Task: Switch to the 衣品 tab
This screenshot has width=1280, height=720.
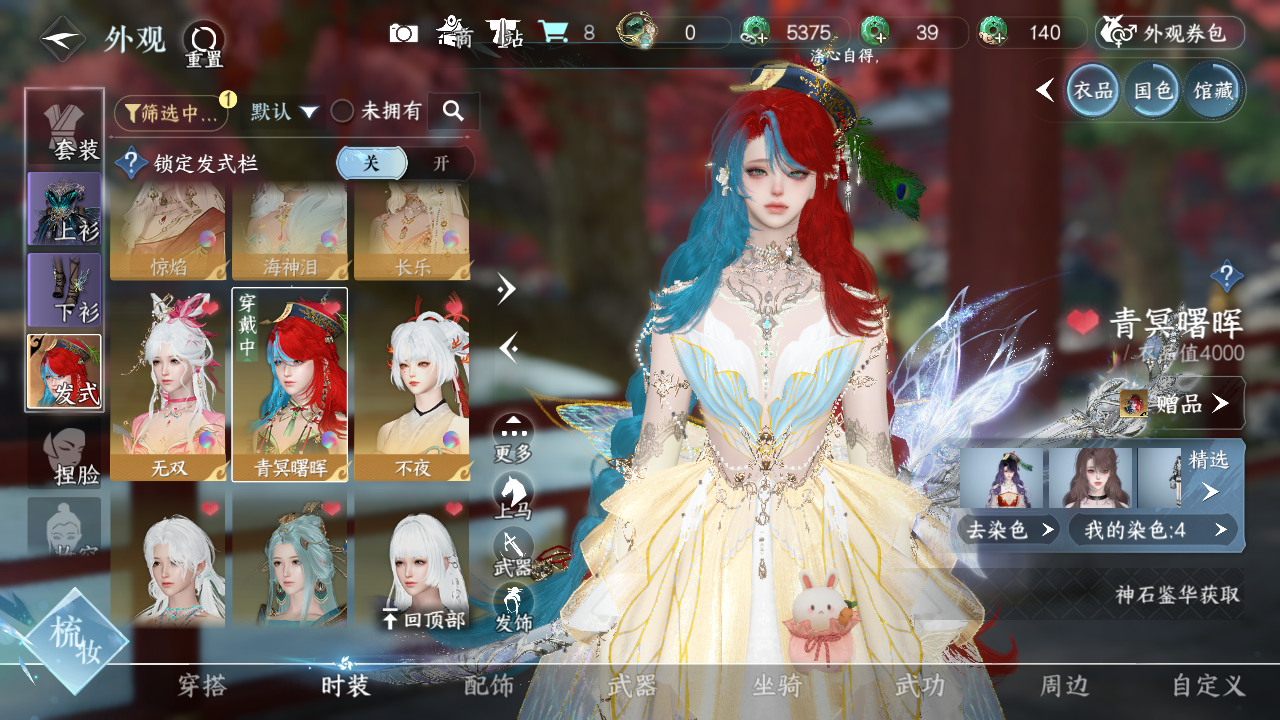Action: (x=1092, y=91)
